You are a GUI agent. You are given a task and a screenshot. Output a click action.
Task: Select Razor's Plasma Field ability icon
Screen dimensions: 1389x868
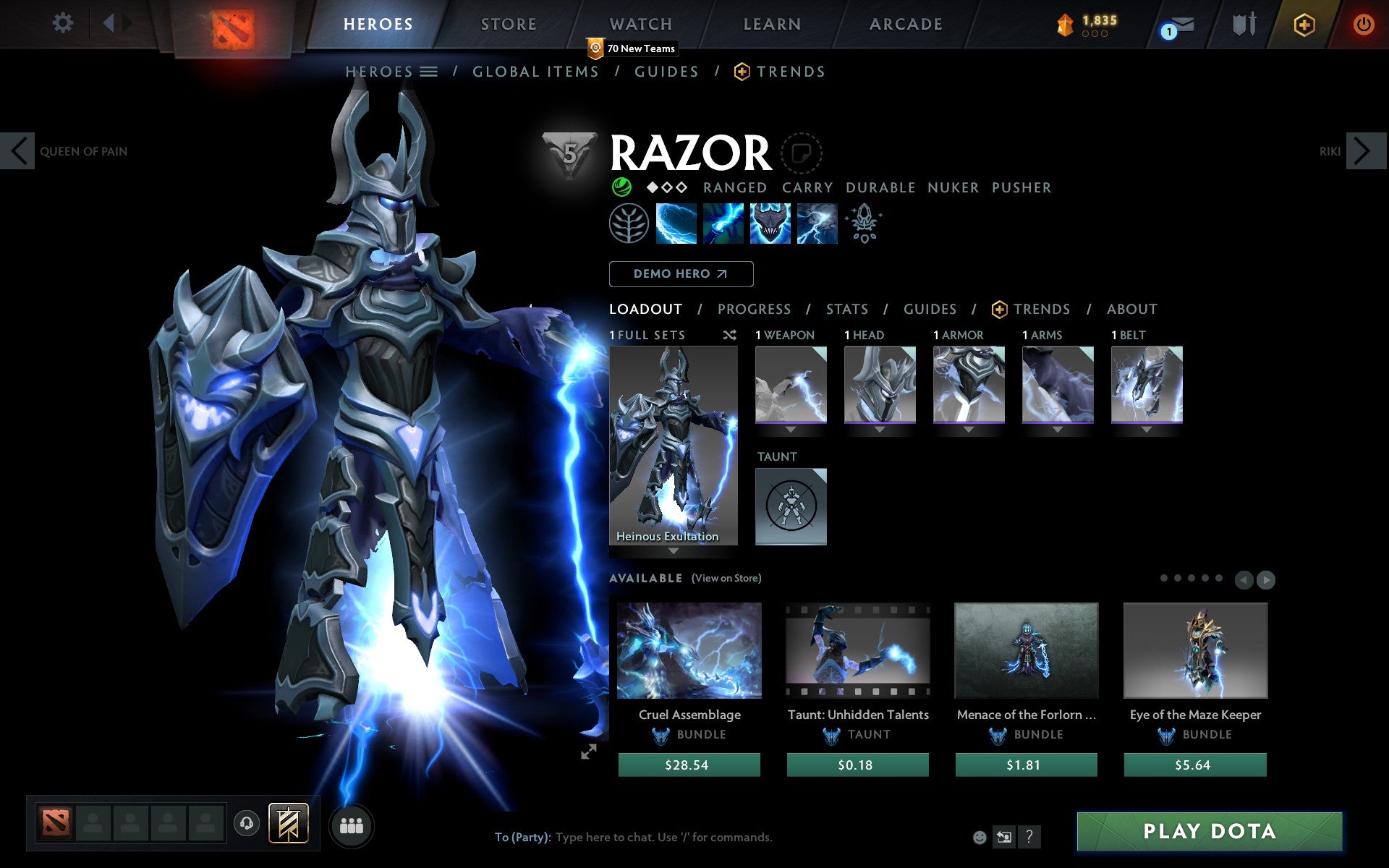click(676, 224)
